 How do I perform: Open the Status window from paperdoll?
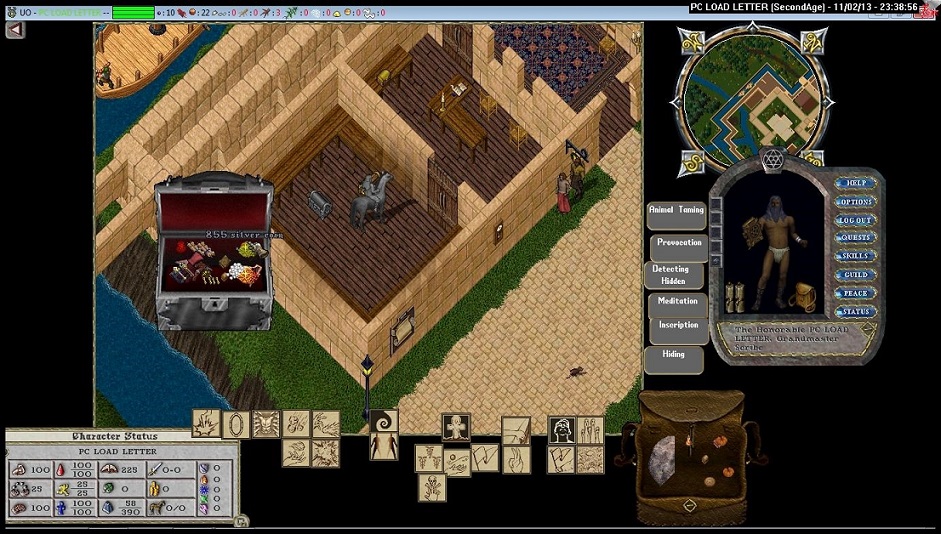(x=856, y=311)
